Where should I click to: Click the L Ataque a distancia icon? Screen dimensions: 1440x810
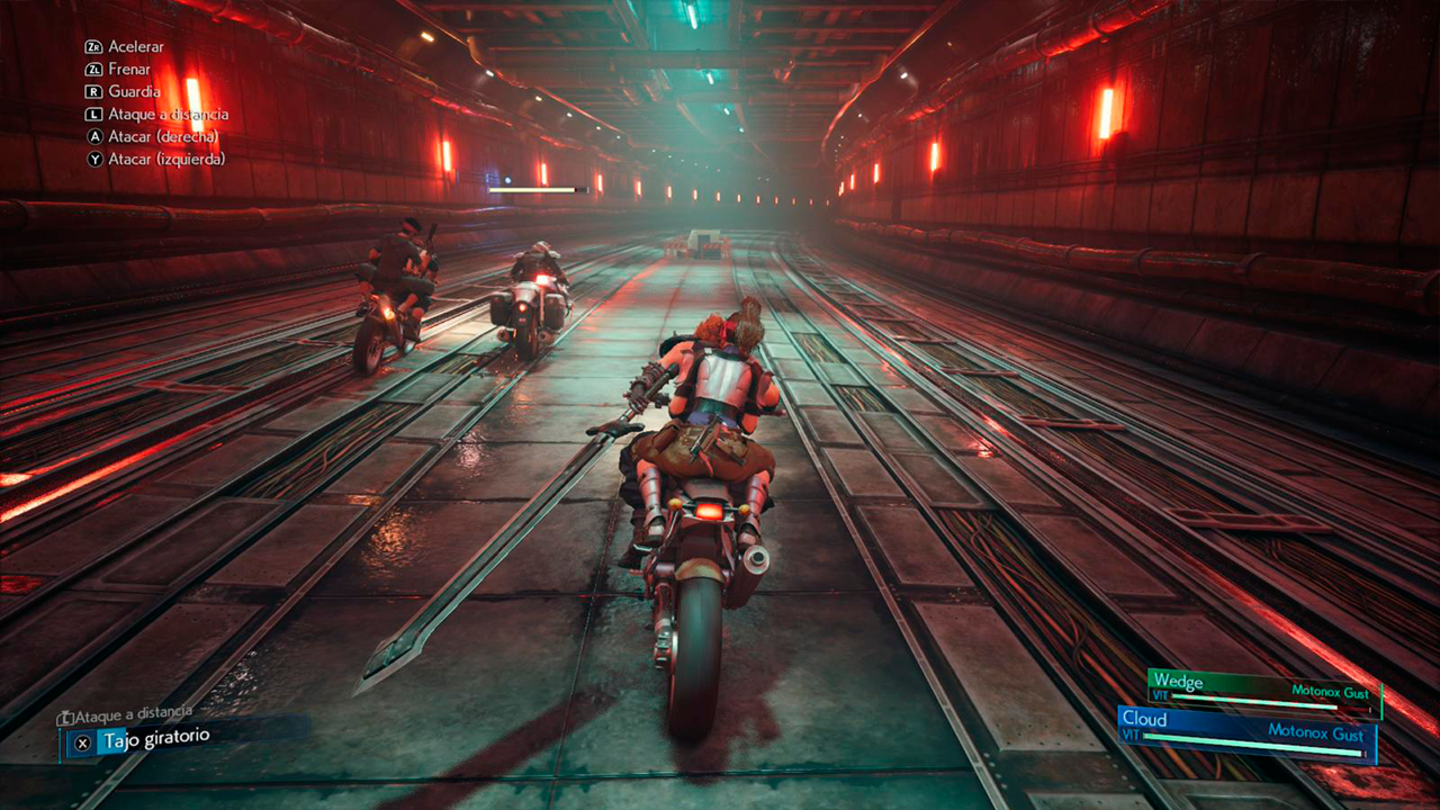click(x=94, y=114)
